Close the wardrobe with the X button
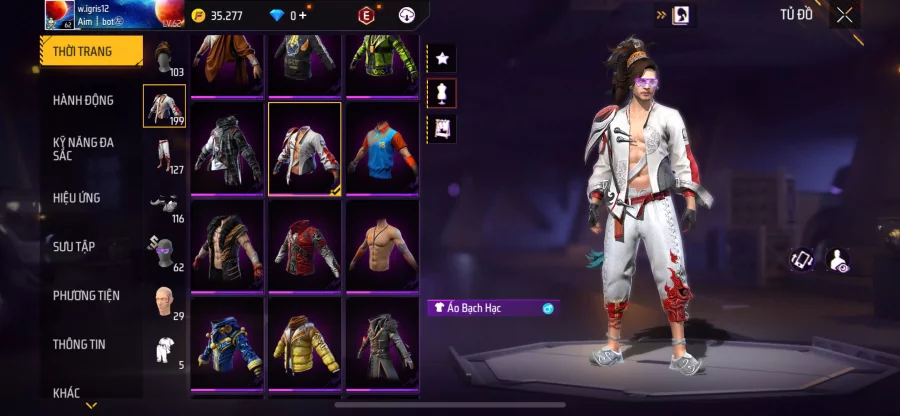The image size is (900, 416). tap(845, 15)
